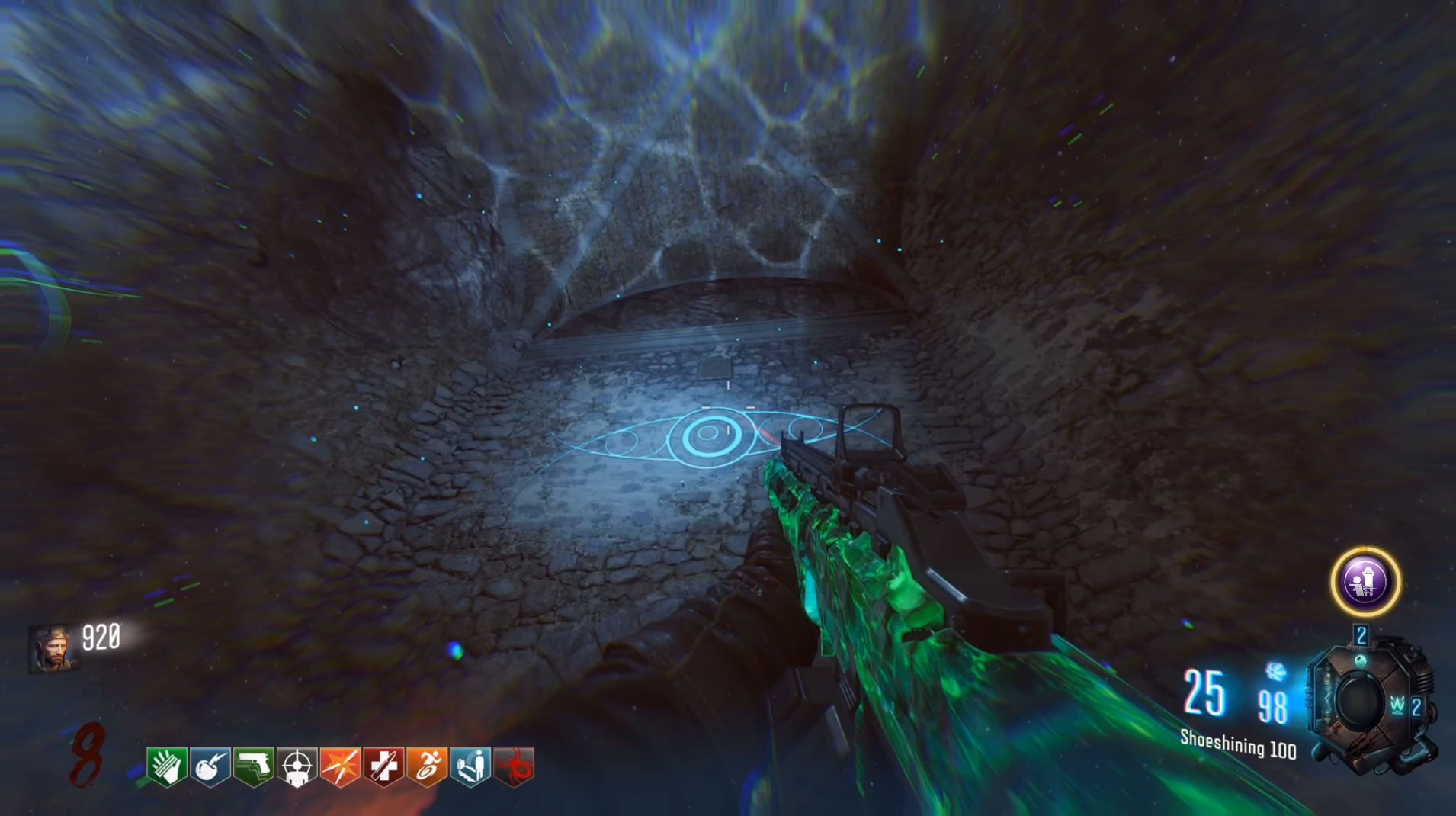
Task: Activate the purple GobbleGum icon
Action: coord(1365,582)
